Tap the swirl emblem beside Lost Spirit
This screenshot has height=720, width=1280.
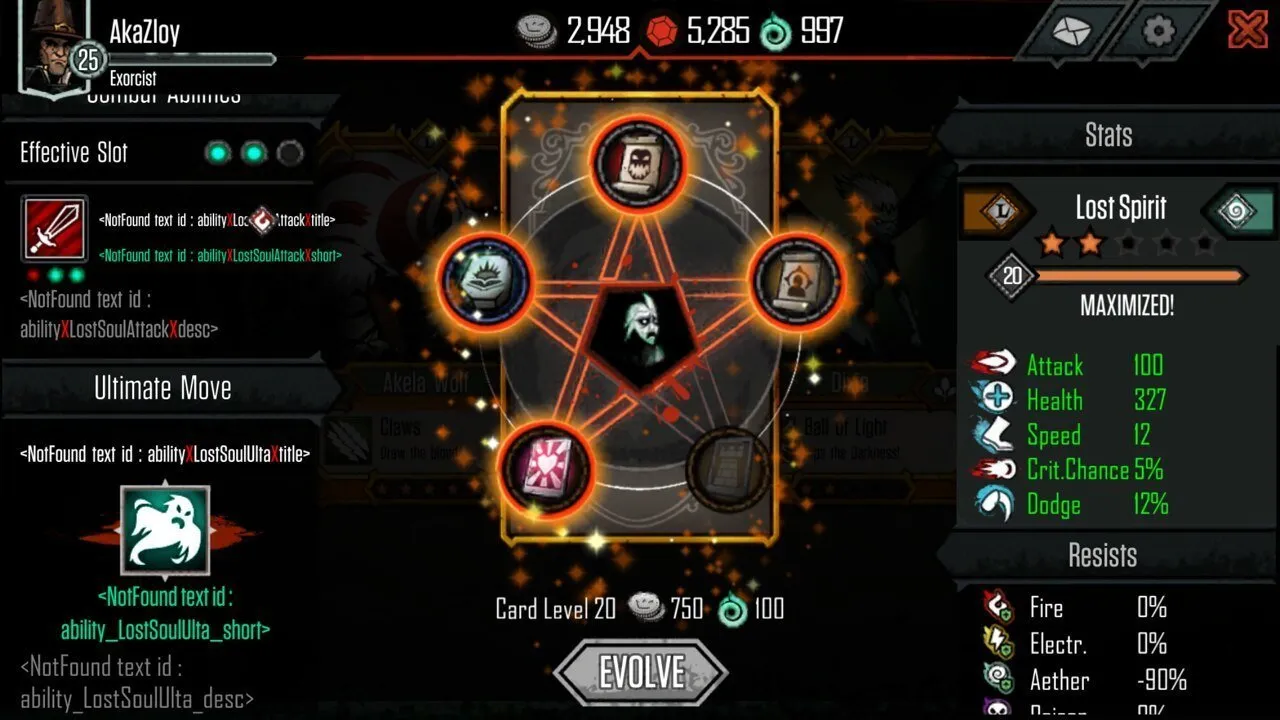[1237, 209]
